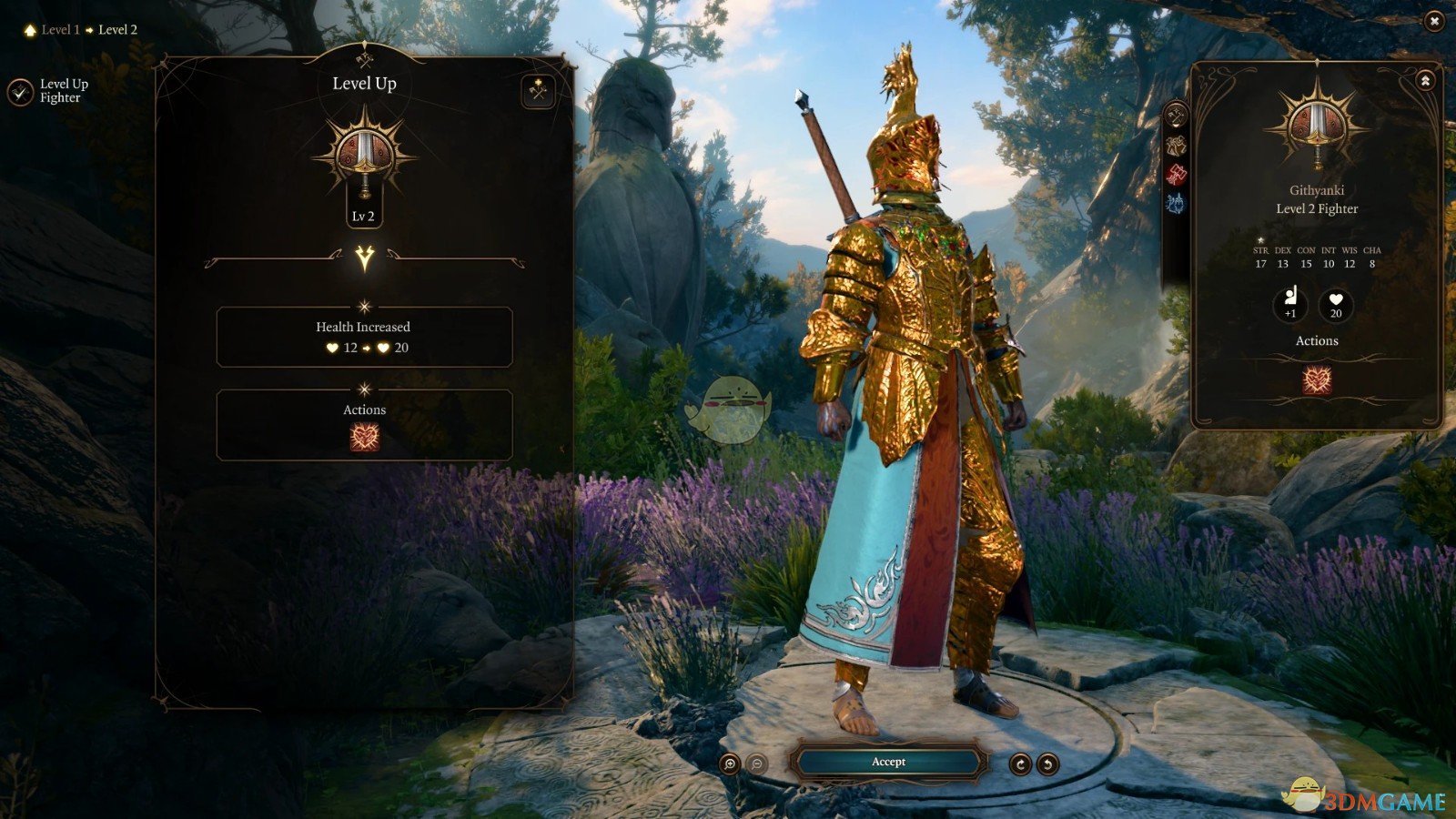The width and height of the screenshot is (1456, 819).
Task: Switch to the blue side tab
Action: [1176, 203]
